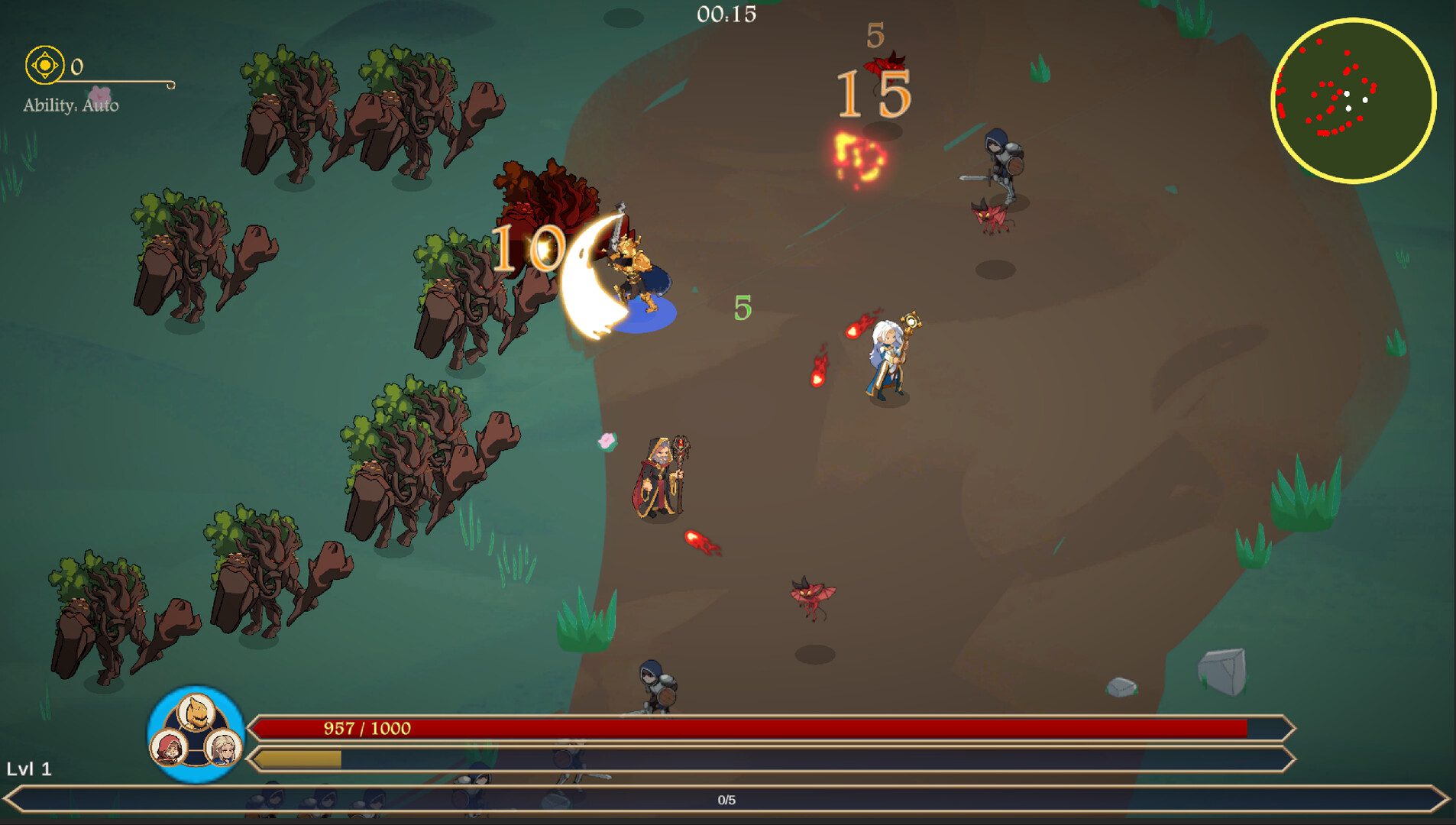Click the yellow experience bar

click(298, 760)
